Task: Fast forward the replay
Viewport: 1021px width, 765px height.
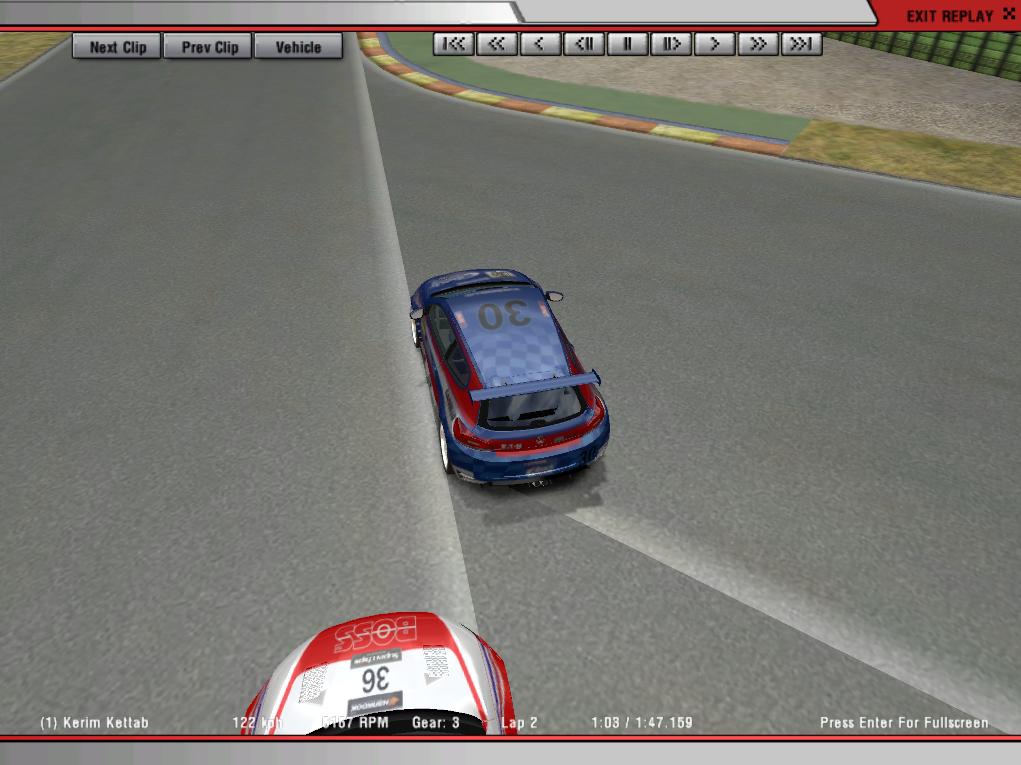Action: click(x=758, y=44)
